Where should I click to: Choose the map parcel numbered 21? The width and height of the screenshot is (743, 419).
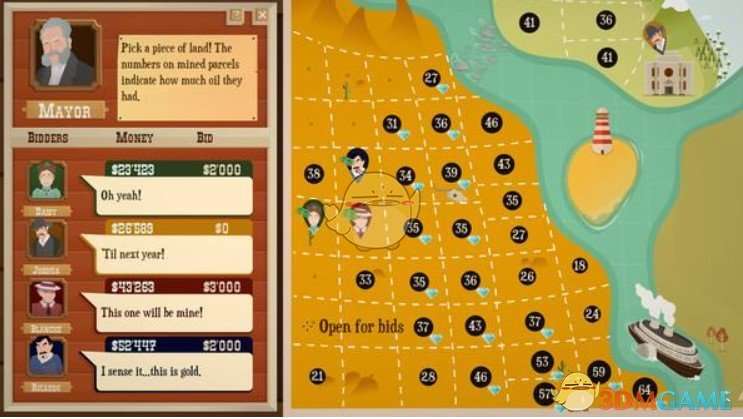[318, 376]
